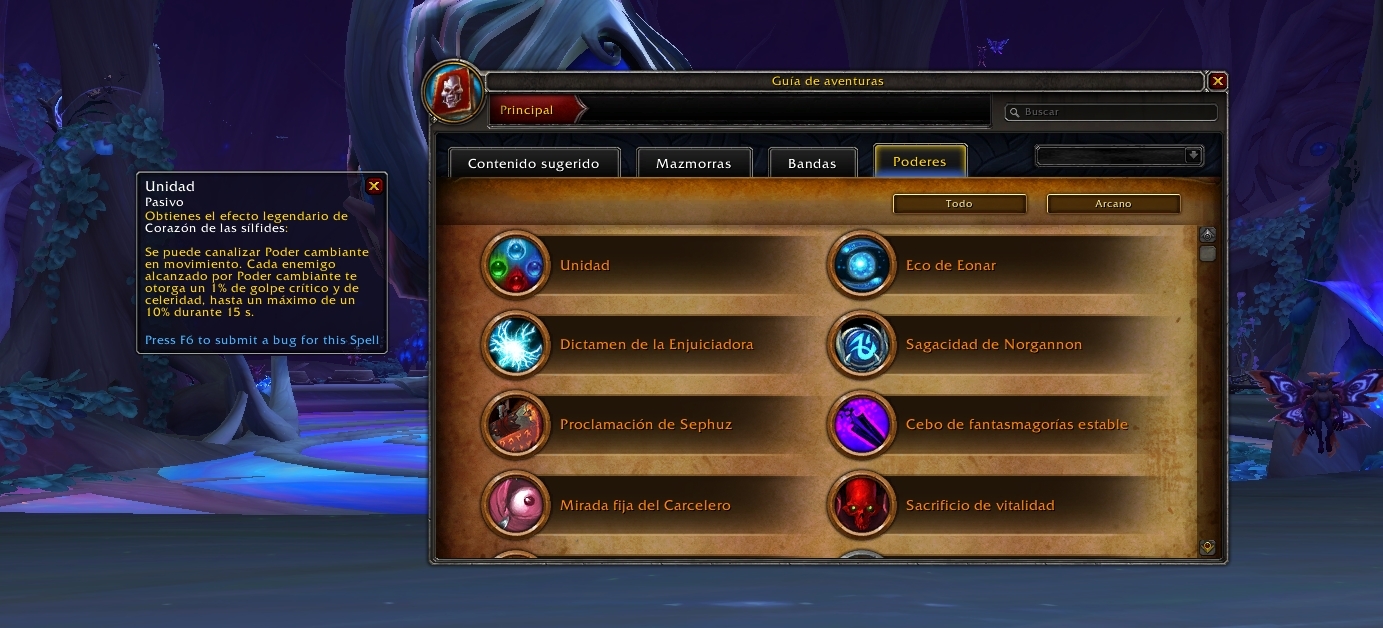The height and width of the screenshot is (628, 1383).
Task: Choose the Eco de Eonar power
Action: 950,265
